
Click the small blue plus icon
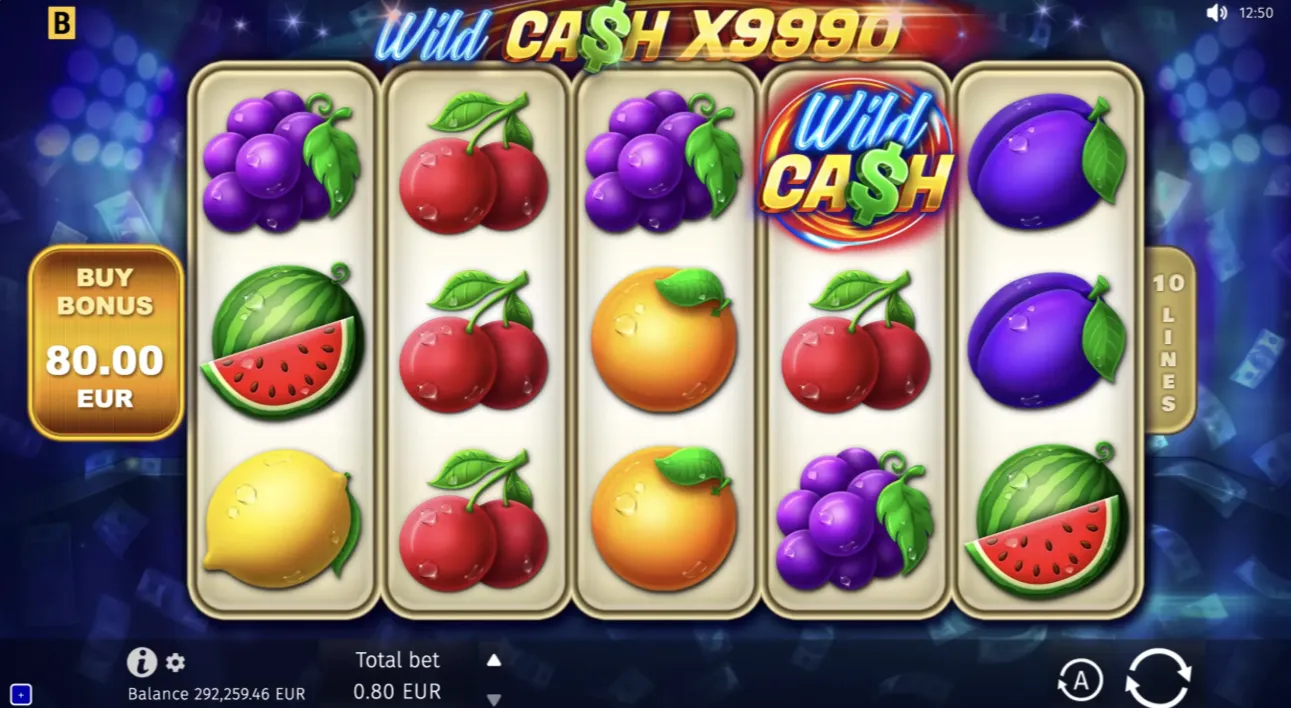pyautogui.click(x=21, y=693)
